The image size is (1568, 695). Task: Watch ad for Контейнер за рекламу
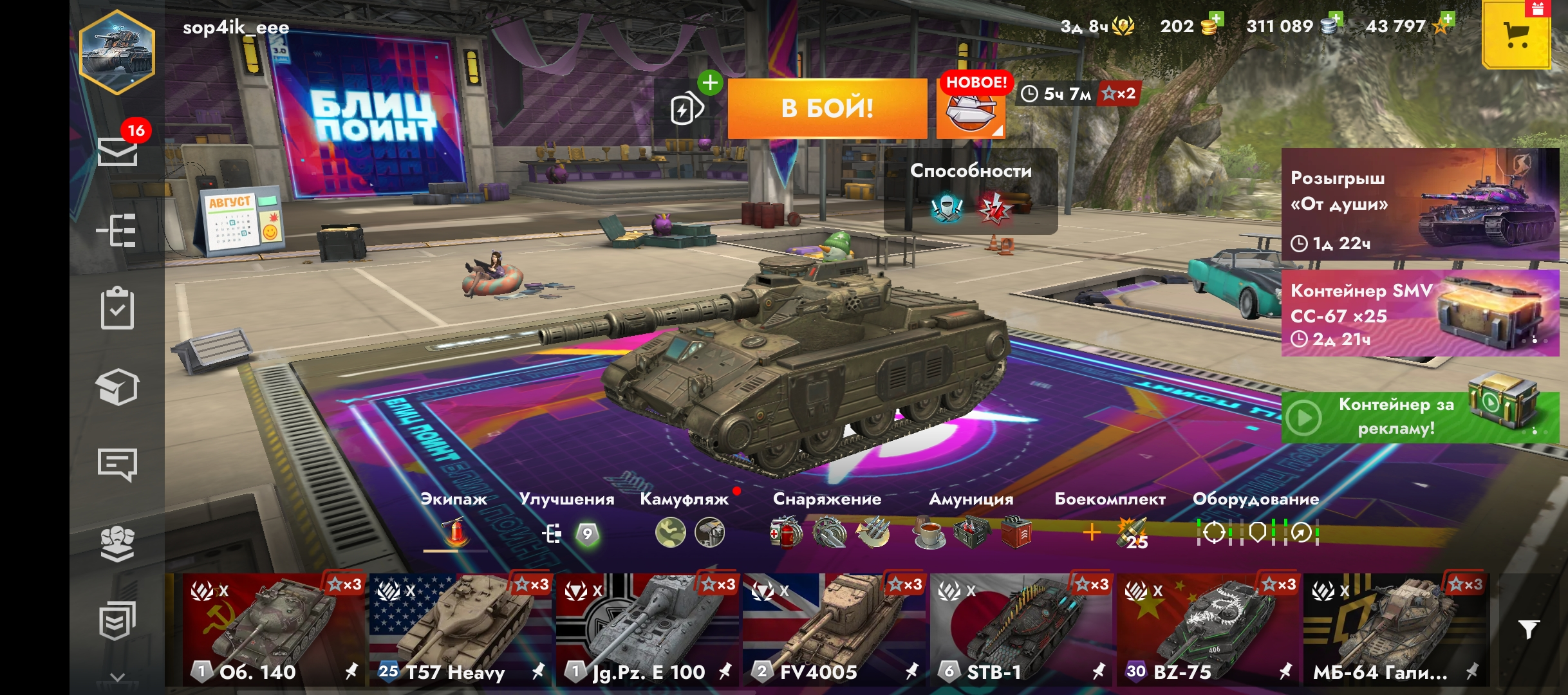(1419, 417)
